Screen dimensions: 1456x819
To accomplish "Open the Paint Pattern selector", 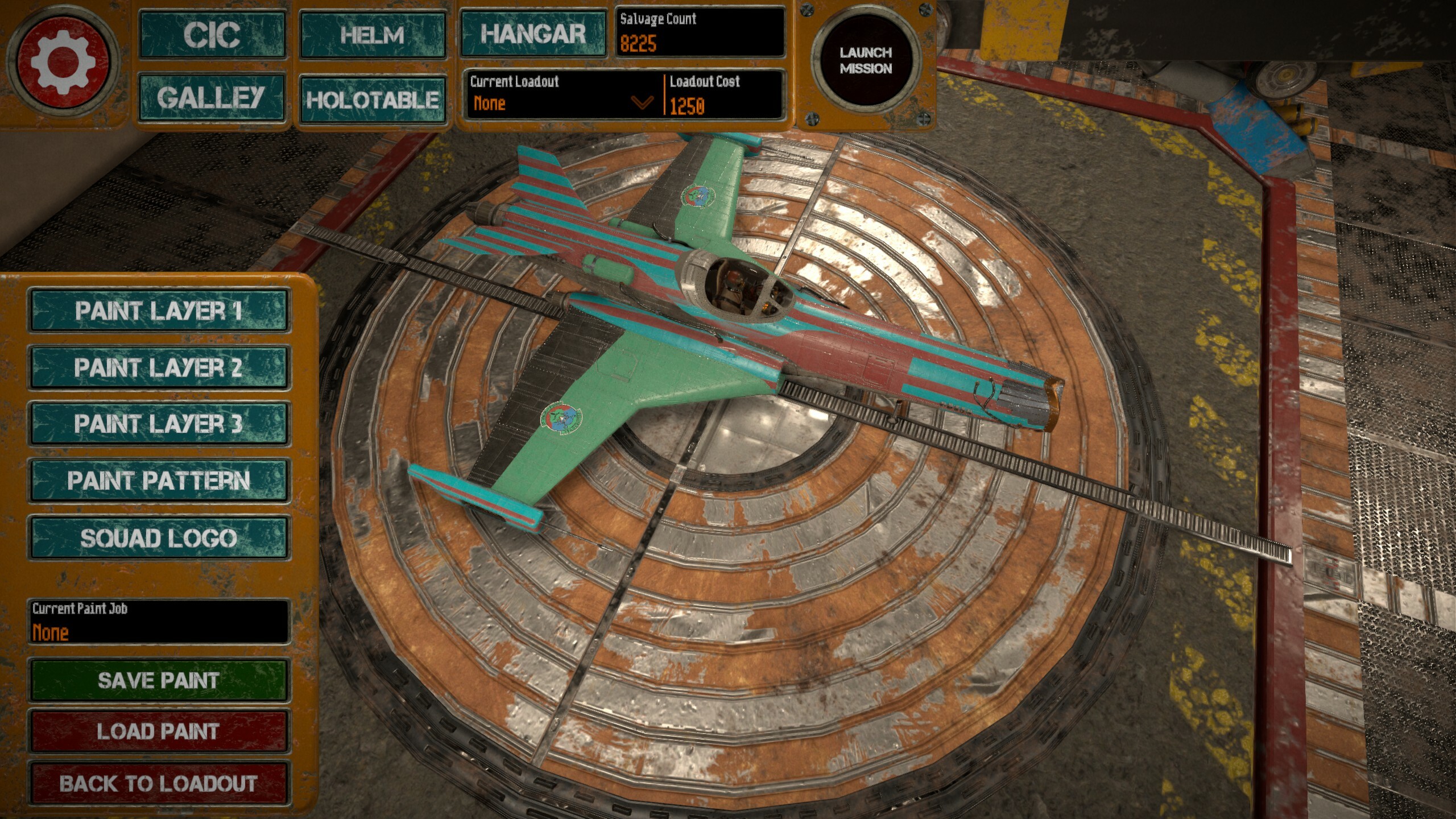I will point(159,481).
